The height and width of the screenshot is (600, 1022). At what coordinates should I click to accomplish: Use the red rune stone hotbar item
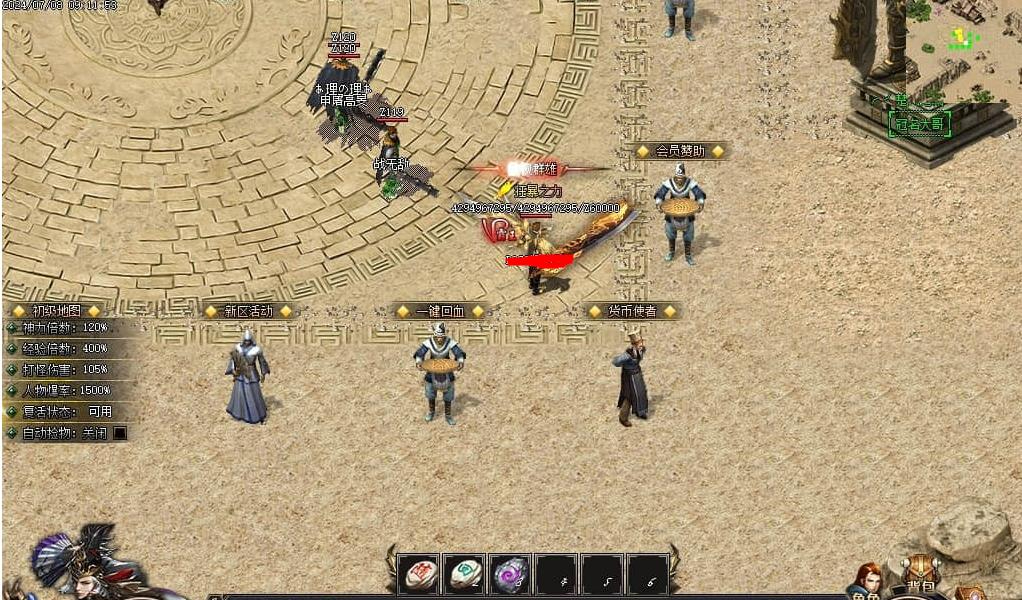[x=418, y=575]
